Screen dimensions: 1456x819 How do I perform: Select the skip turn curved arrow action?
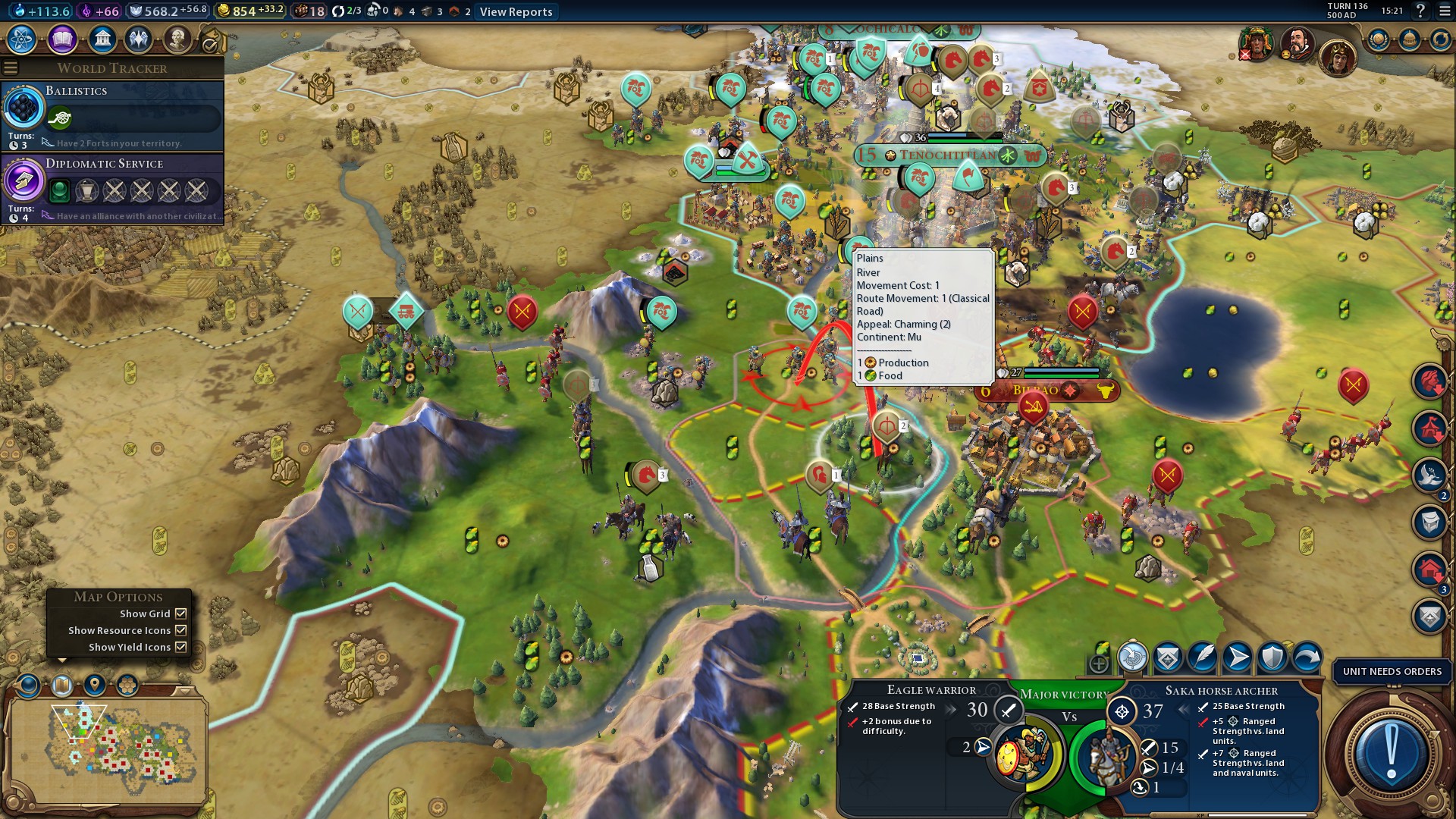pyautogui.click(x=1307, y=657)
